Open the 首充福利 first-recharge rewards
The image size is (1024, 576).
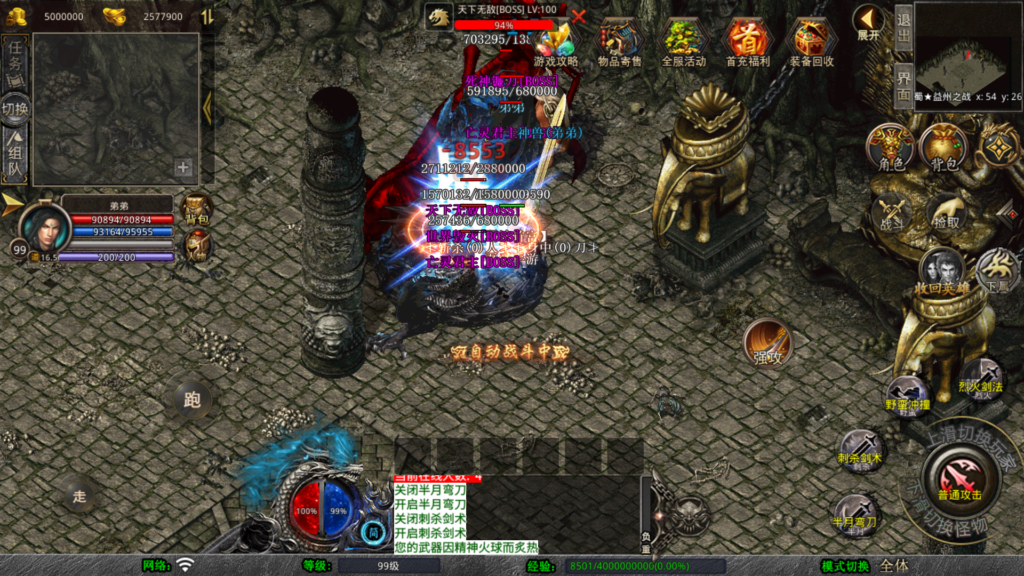[x=748, y=43]
